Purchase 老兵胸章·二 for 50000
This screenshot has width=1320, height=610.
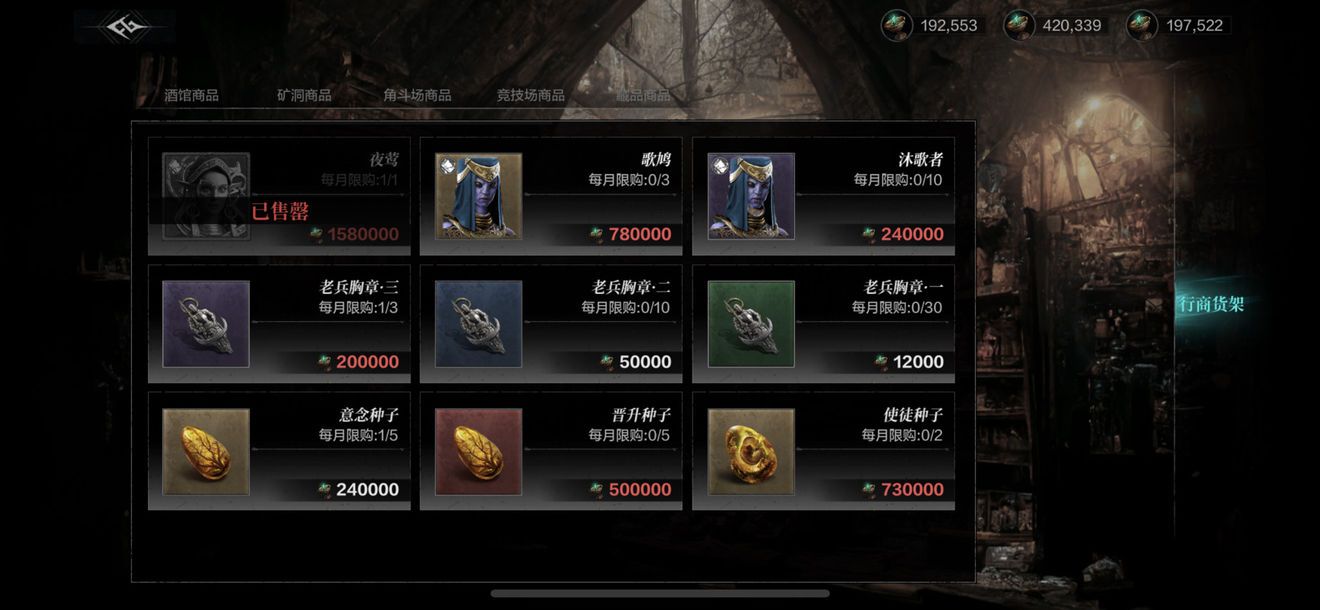(x=551, y=324)
